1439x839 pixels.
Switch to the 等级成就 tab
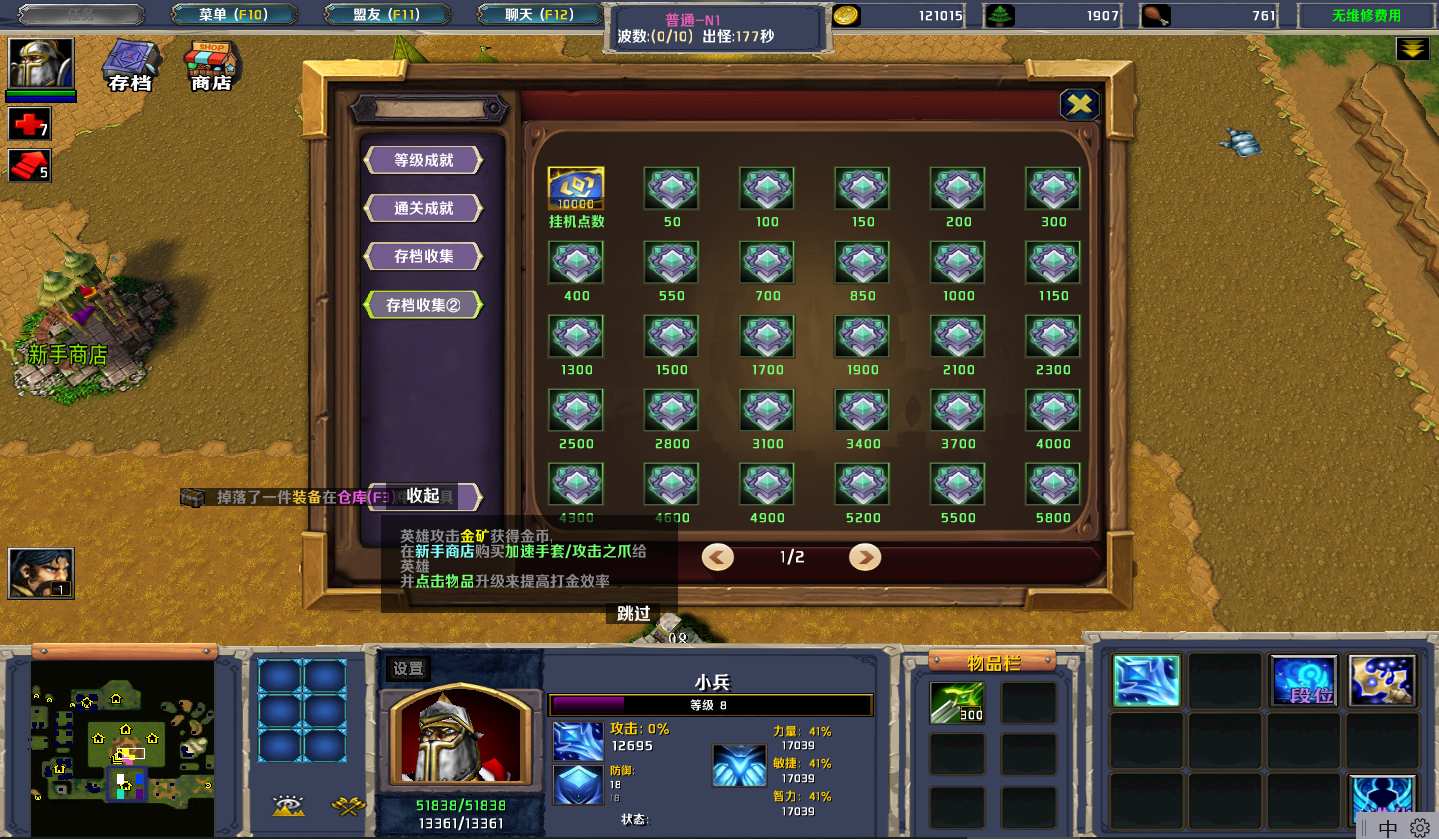click(423, 160)
